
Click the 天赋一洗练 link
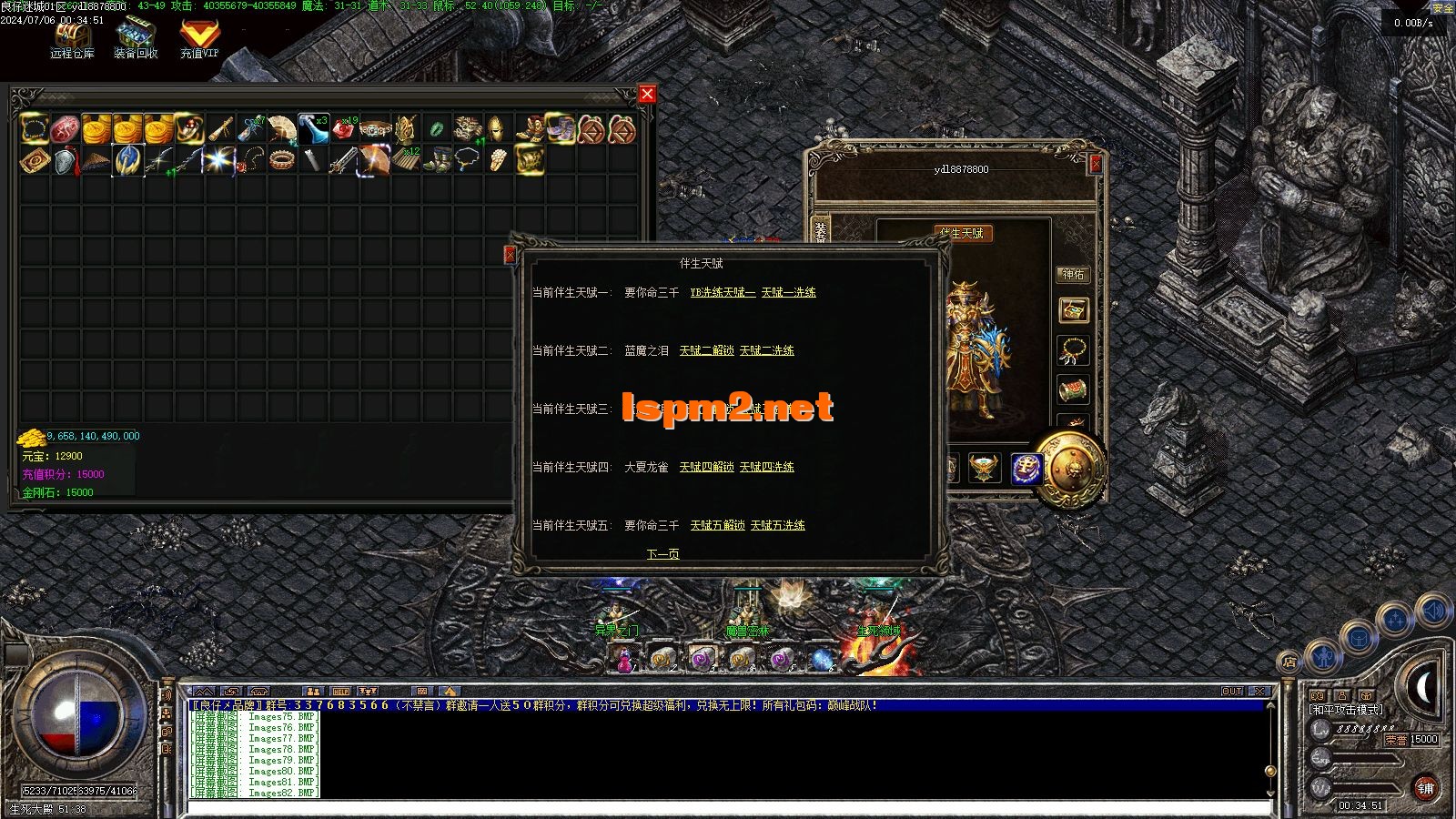coord(788,292)
